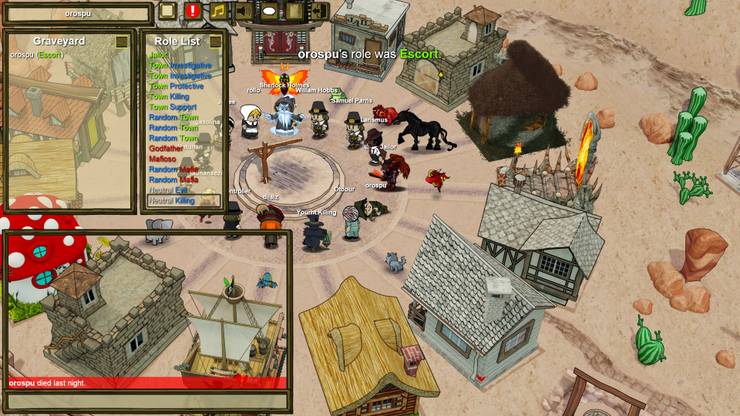Select Neutral Evil role entry
Viewport: 740px width, 416px height.
pos(168,190)
